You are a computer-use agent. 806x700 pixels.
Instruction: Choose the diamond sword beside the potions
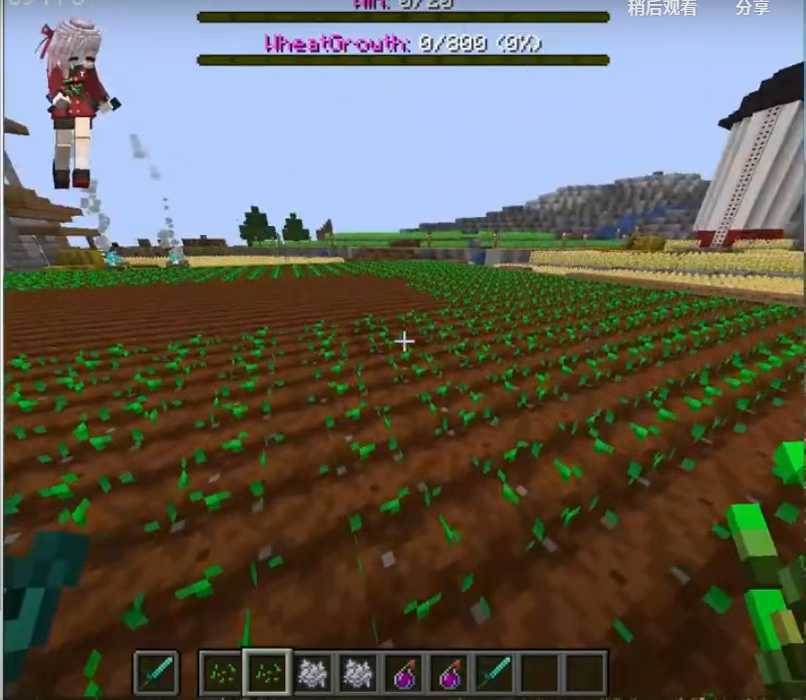[x=495, y=672]
